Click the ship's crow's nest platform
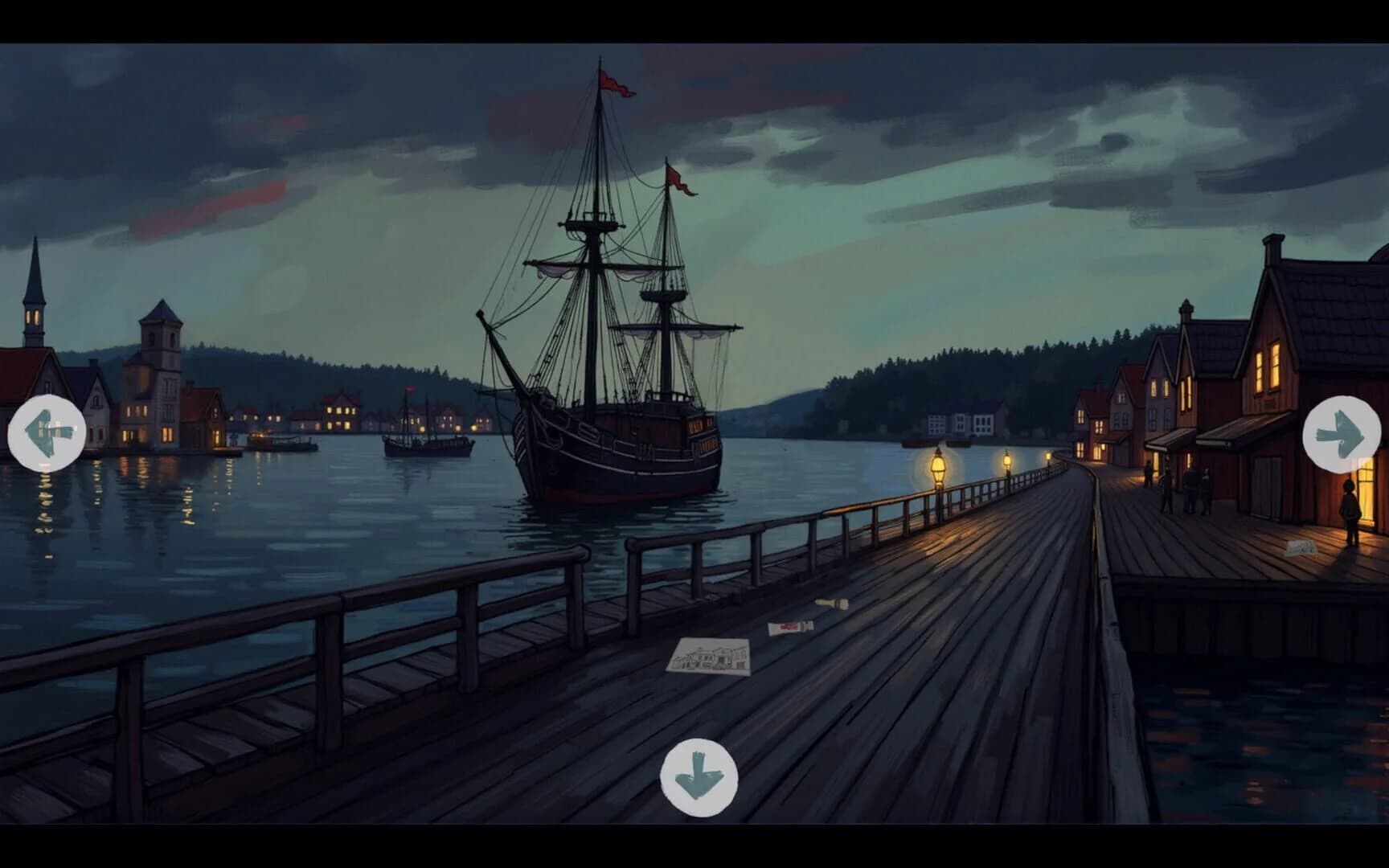The height and width of the screenshot is (868, 1389). (x=592, y=225)
